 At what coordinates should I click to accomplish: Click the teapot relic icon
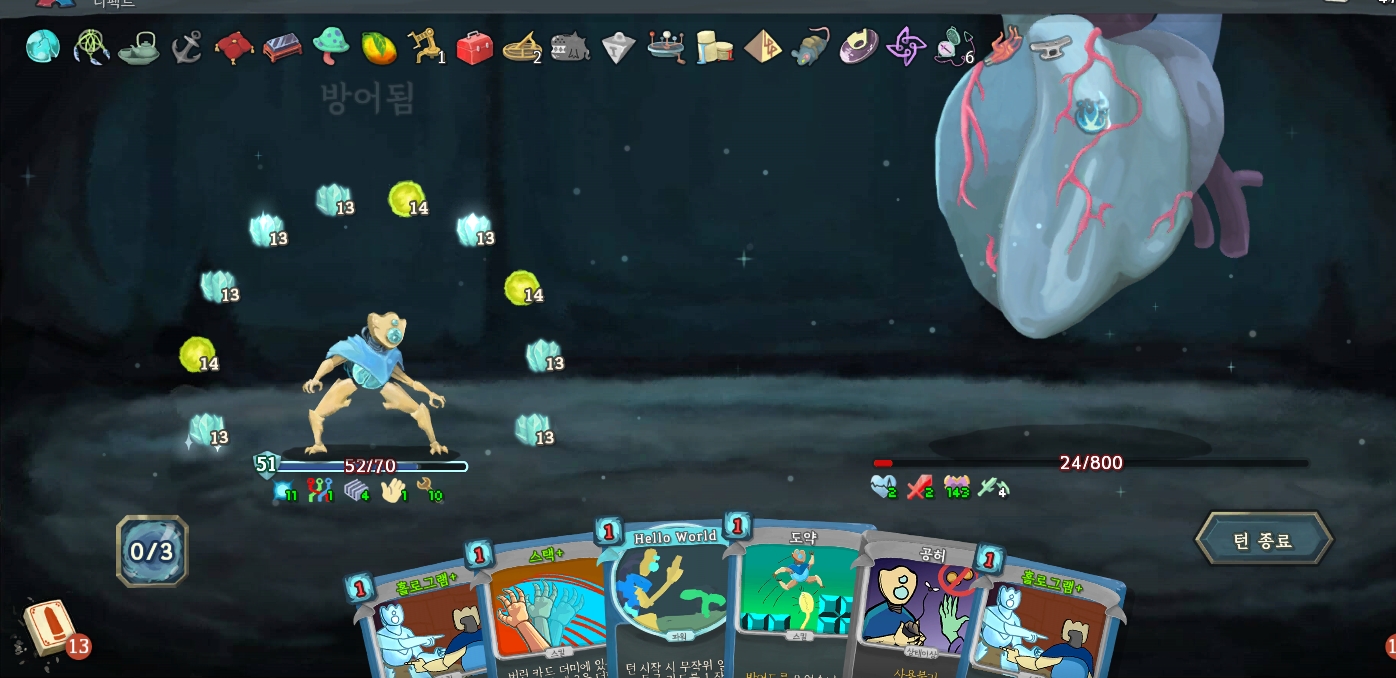pyautogui.click(x=139, y=47)
